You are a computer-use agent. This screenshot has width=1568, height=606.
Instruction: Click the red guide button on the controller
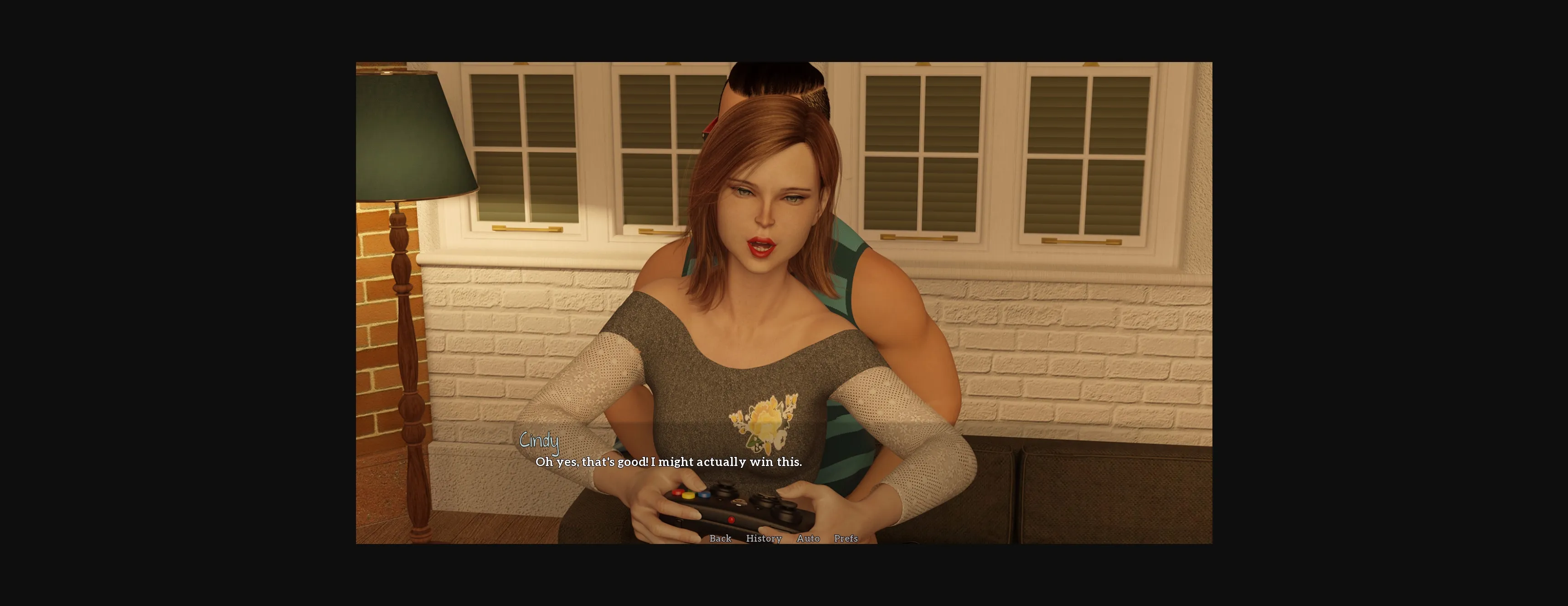732,521
